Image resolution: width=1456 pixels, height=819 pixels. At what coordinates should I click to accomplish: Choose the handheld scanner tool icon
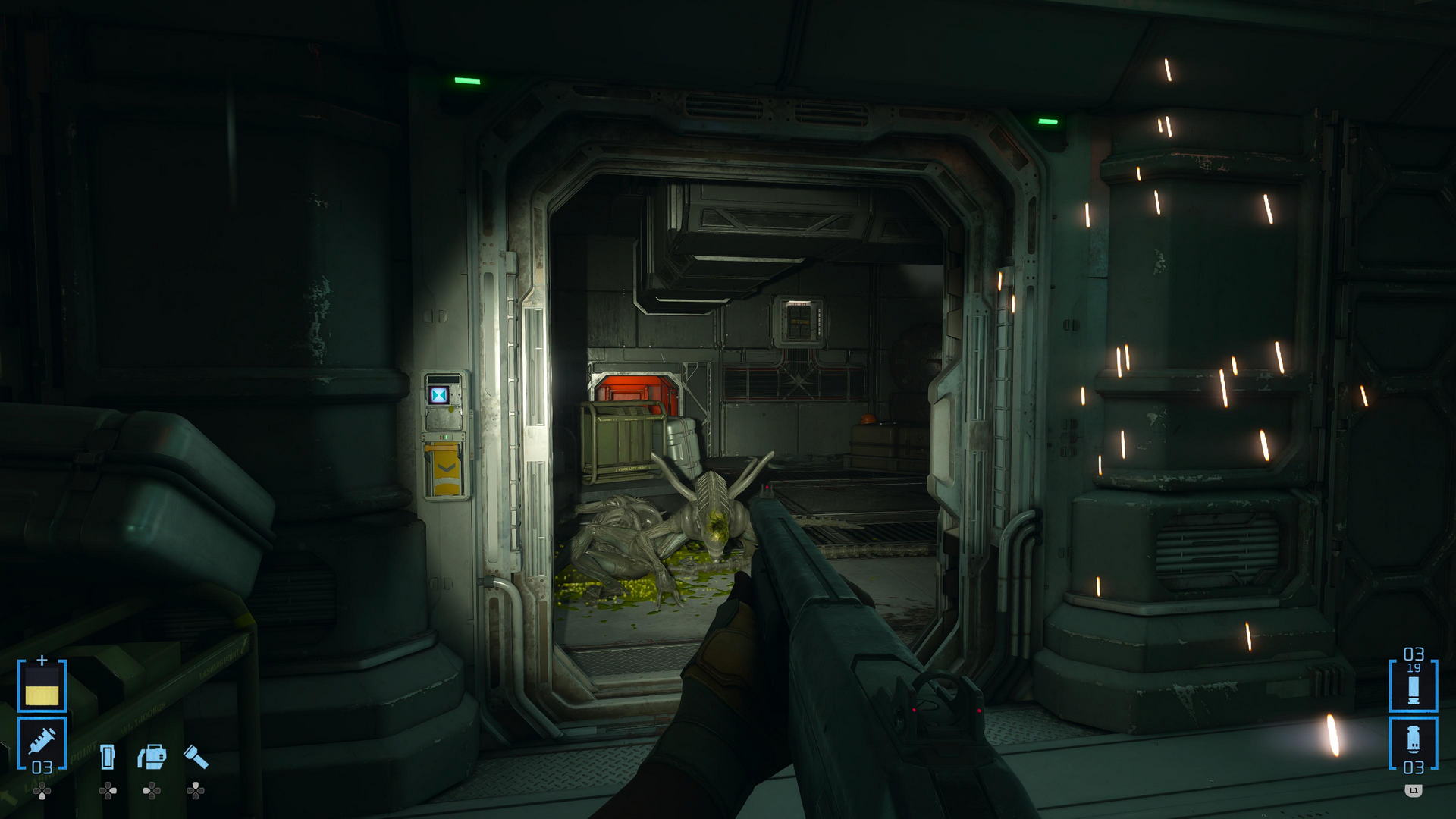pyautogui.click(x=152, y=757)
